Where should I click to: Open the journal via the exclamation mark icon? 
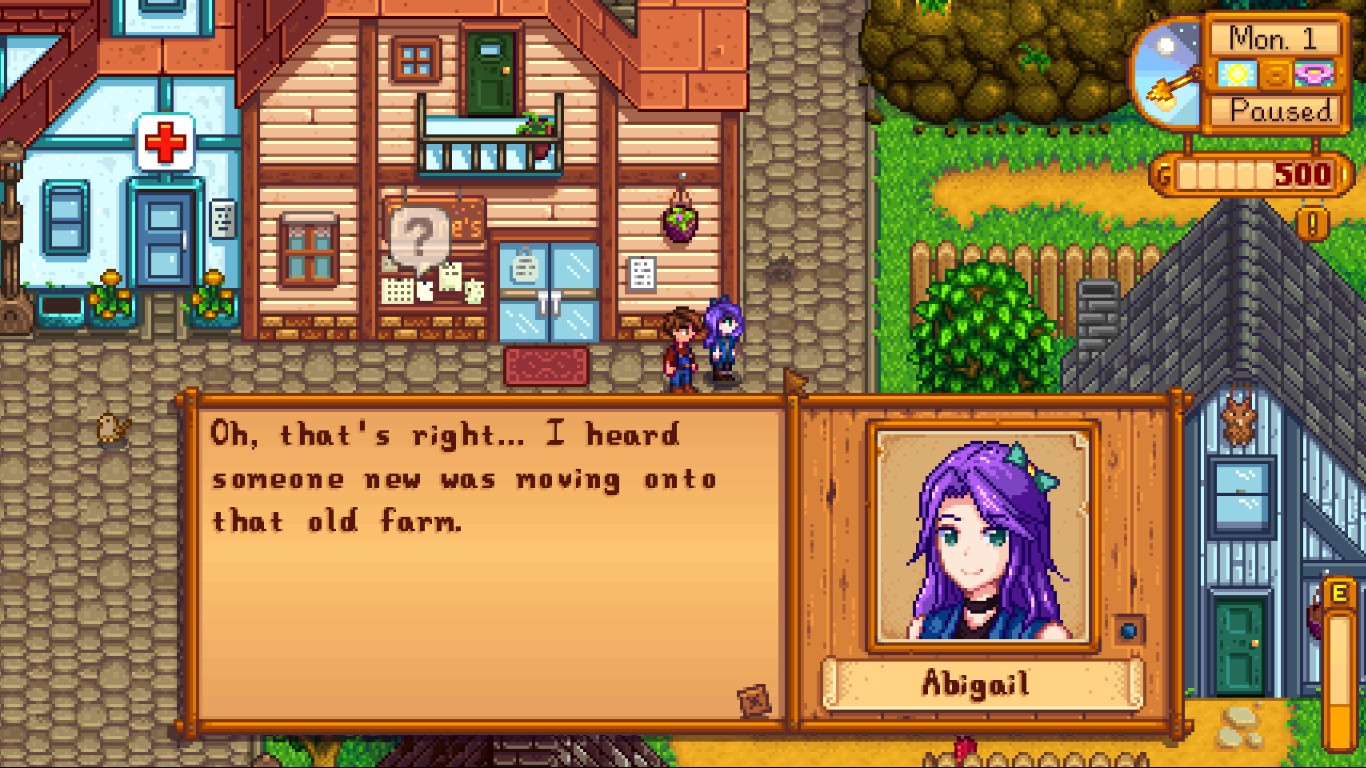coord(1312,221)
